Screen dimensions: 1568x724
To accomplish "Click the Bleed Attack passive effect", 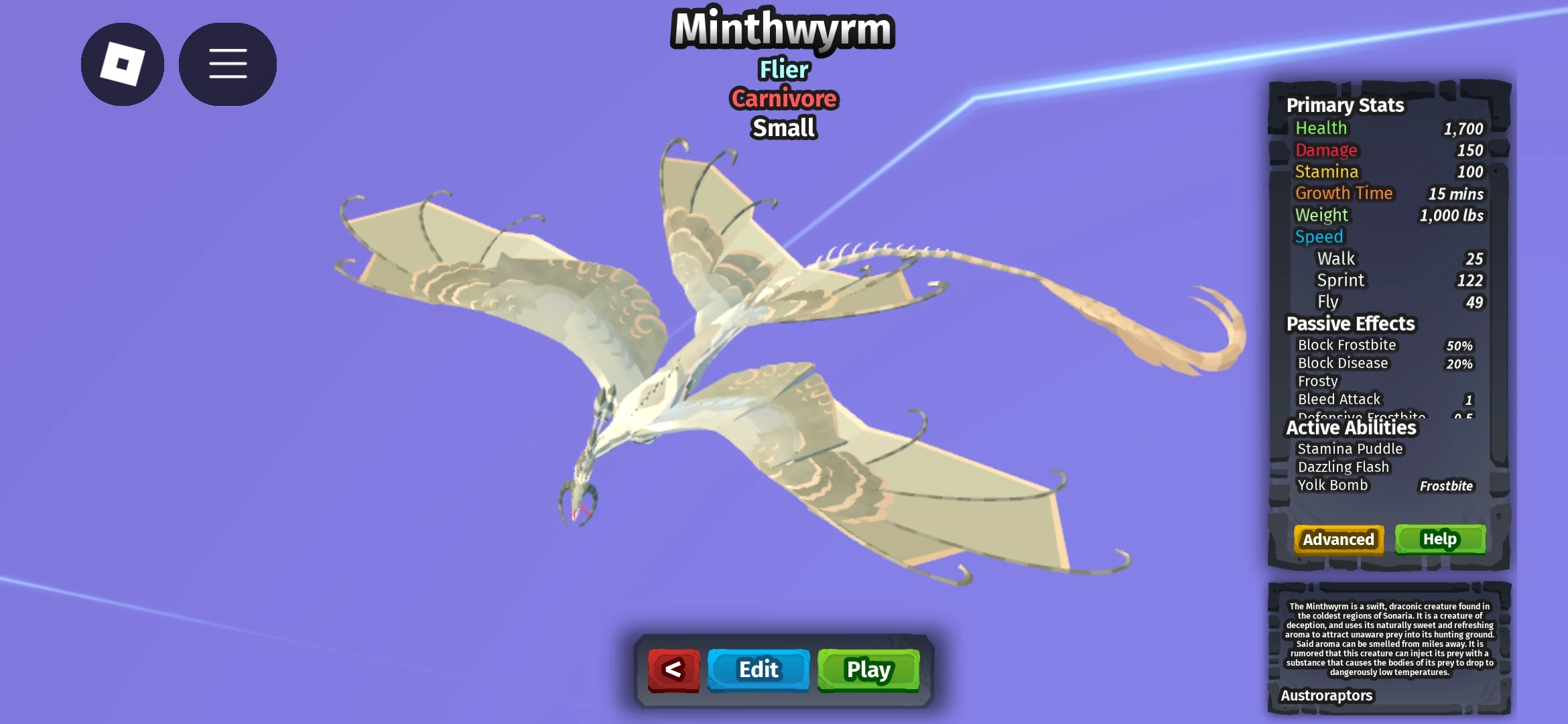I will click(x=1338, y=399).
